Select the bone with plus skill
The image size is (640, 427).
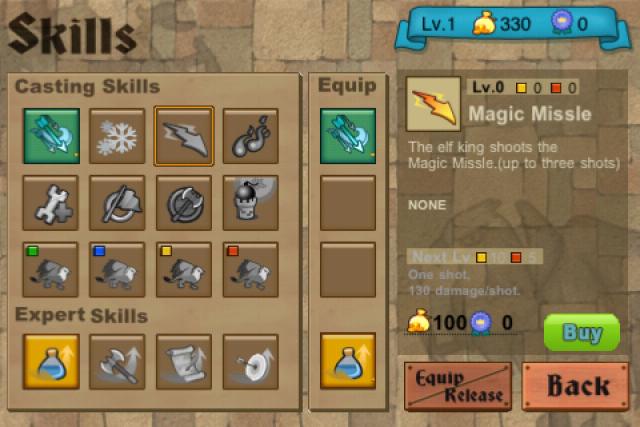52,202
